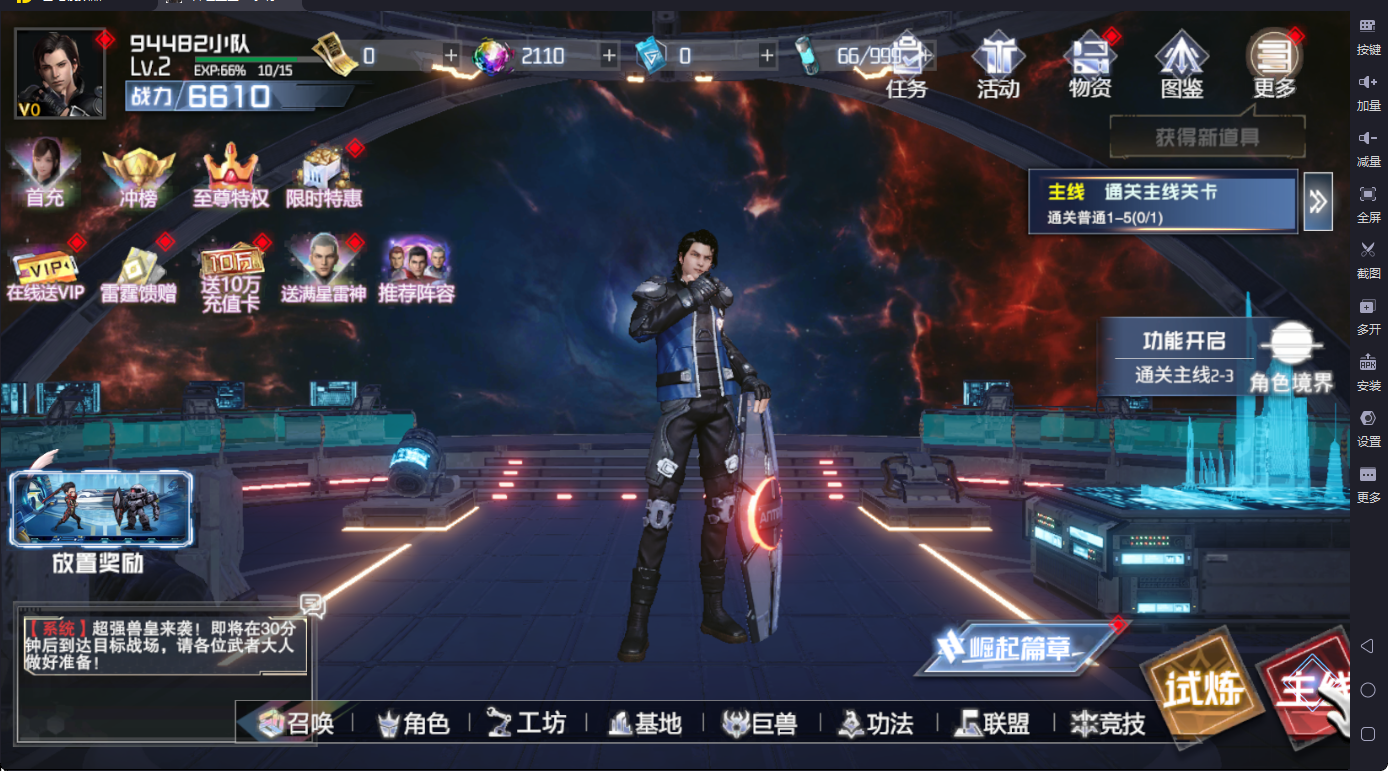Image resolution: width=1388 pixels, height=771 pixels.
Task: Expand the 主线 quest banner chevron
Action: (1317, 201)
